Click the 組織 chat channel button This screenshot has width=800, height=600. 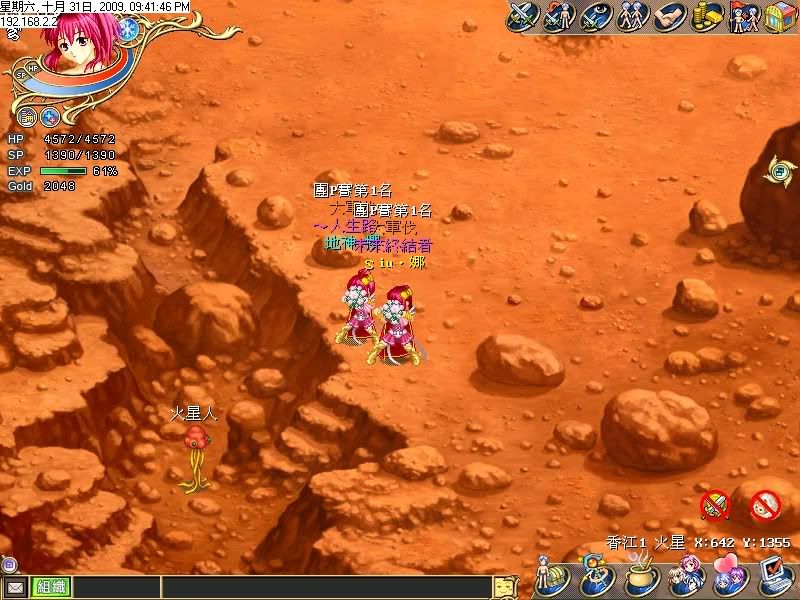pyautogui.click(x=47, y=588)
